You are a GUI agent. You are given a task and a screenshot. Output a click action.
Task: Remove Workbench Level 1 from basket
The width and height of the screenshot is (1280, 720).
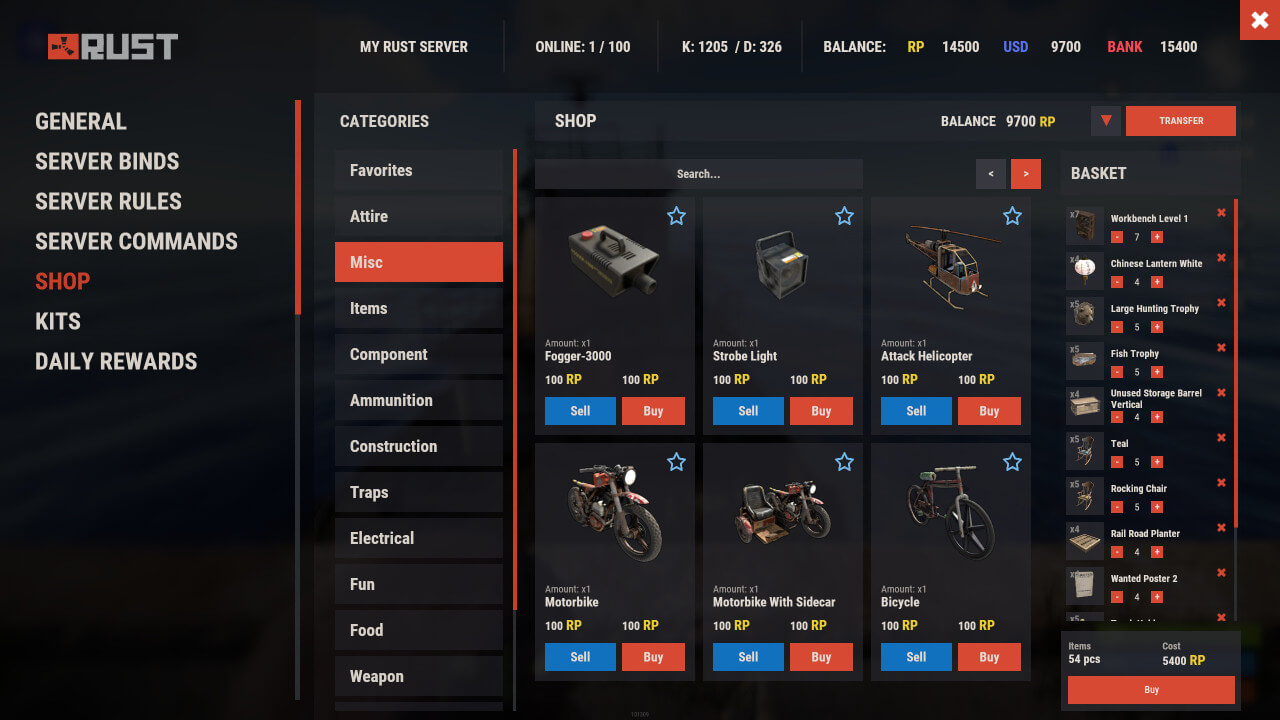click(1221, 212)
